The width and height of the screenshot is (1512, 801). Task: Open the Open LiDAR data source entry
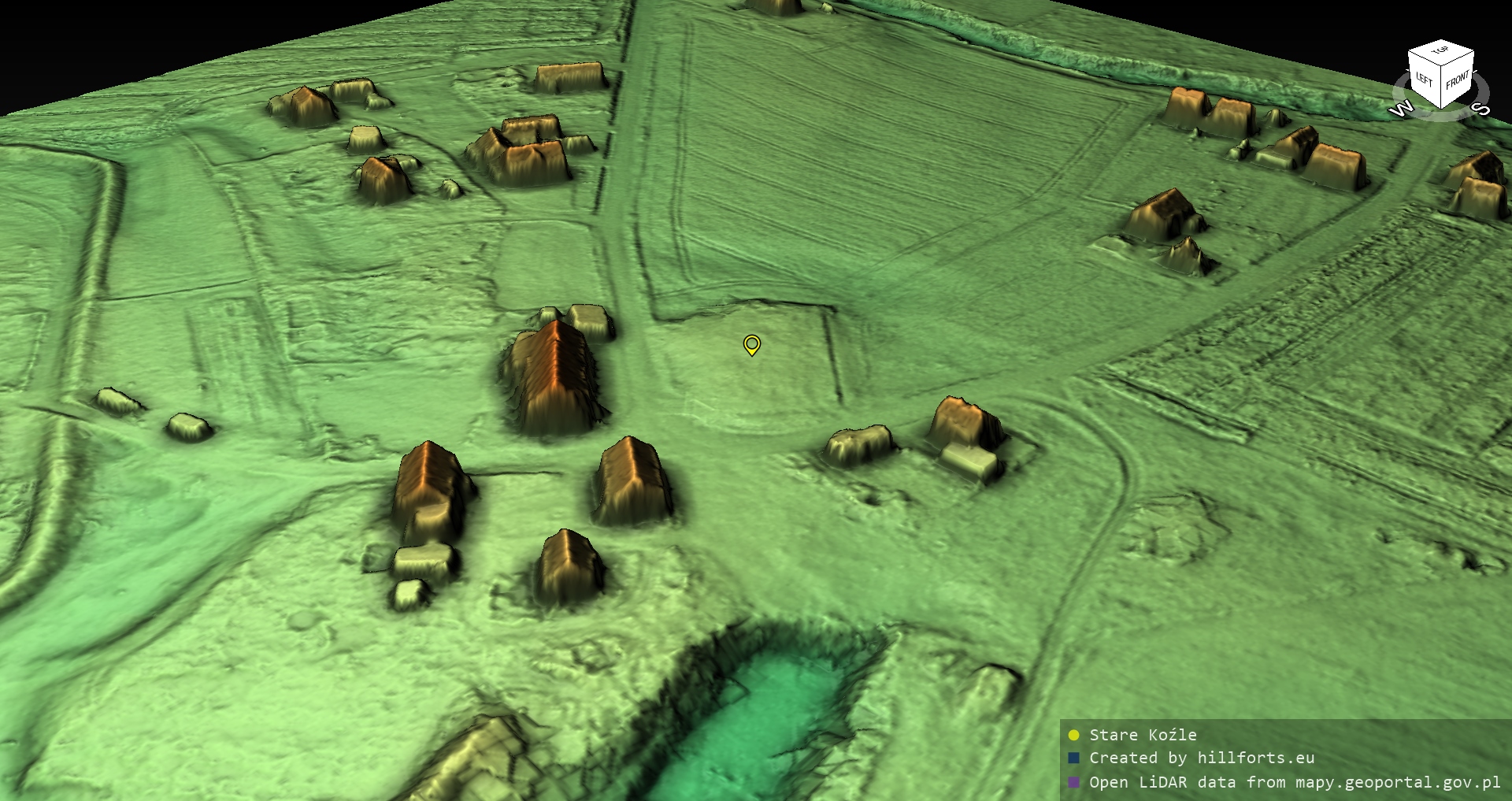[1294, 782]
